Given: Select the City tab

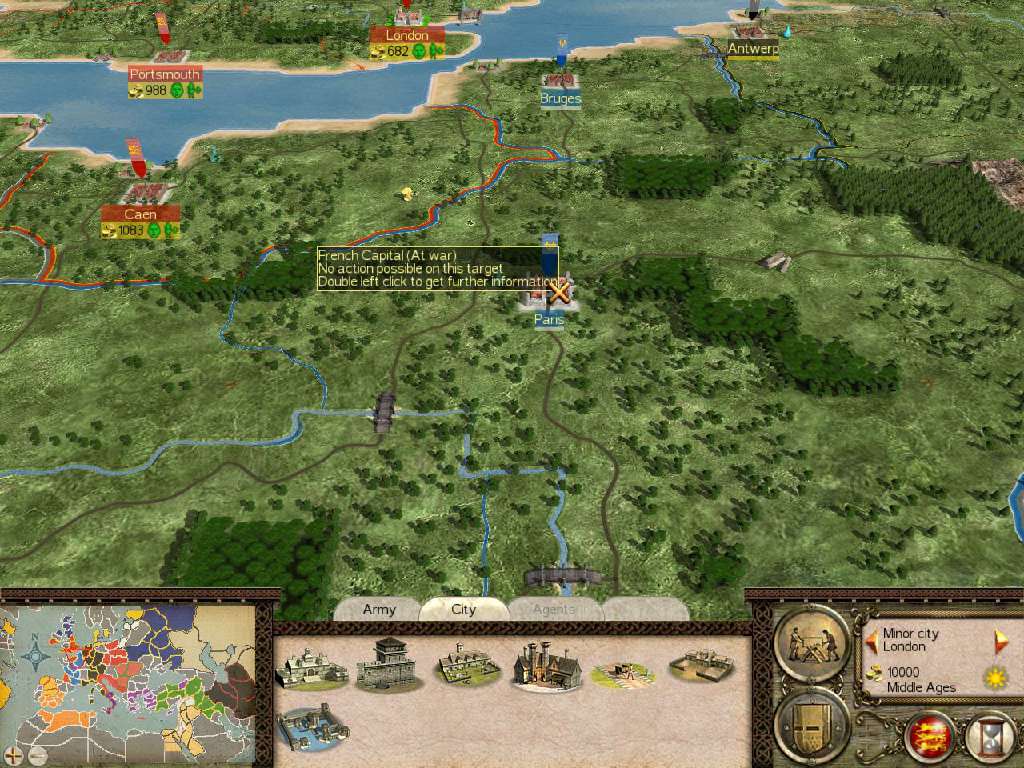Looking at the screenshot, I should [x=463, y=609].
